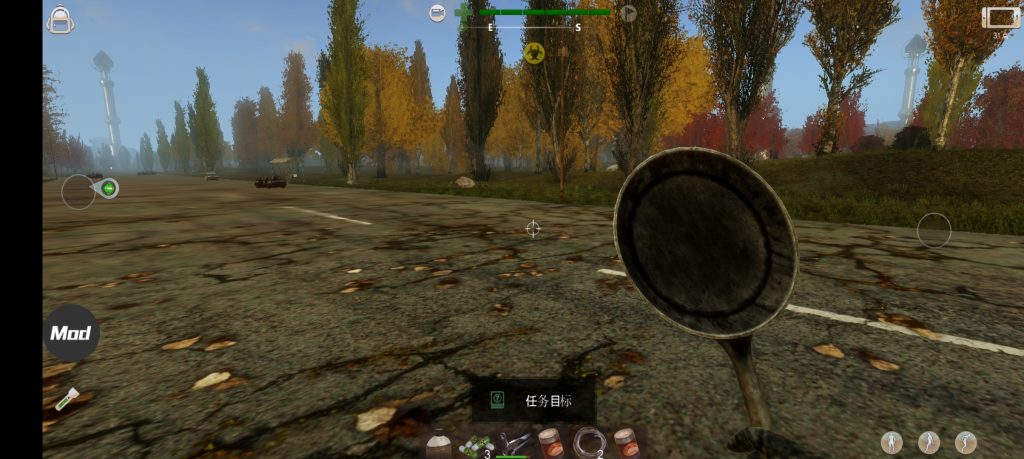1024x459 pixels.
Task: Tap the flag marker icon
Action: 628,13
